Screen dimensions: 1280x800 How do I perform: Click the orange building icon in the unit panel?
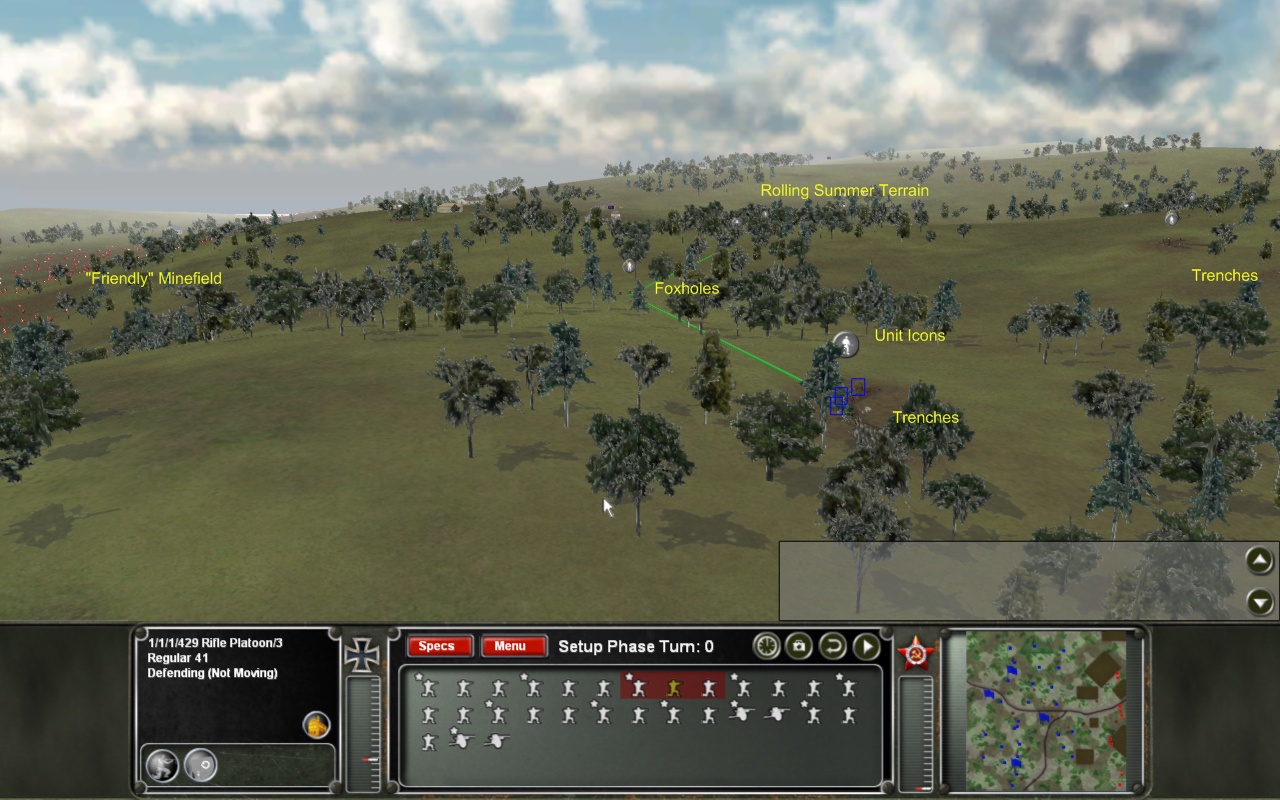point(316,726)
